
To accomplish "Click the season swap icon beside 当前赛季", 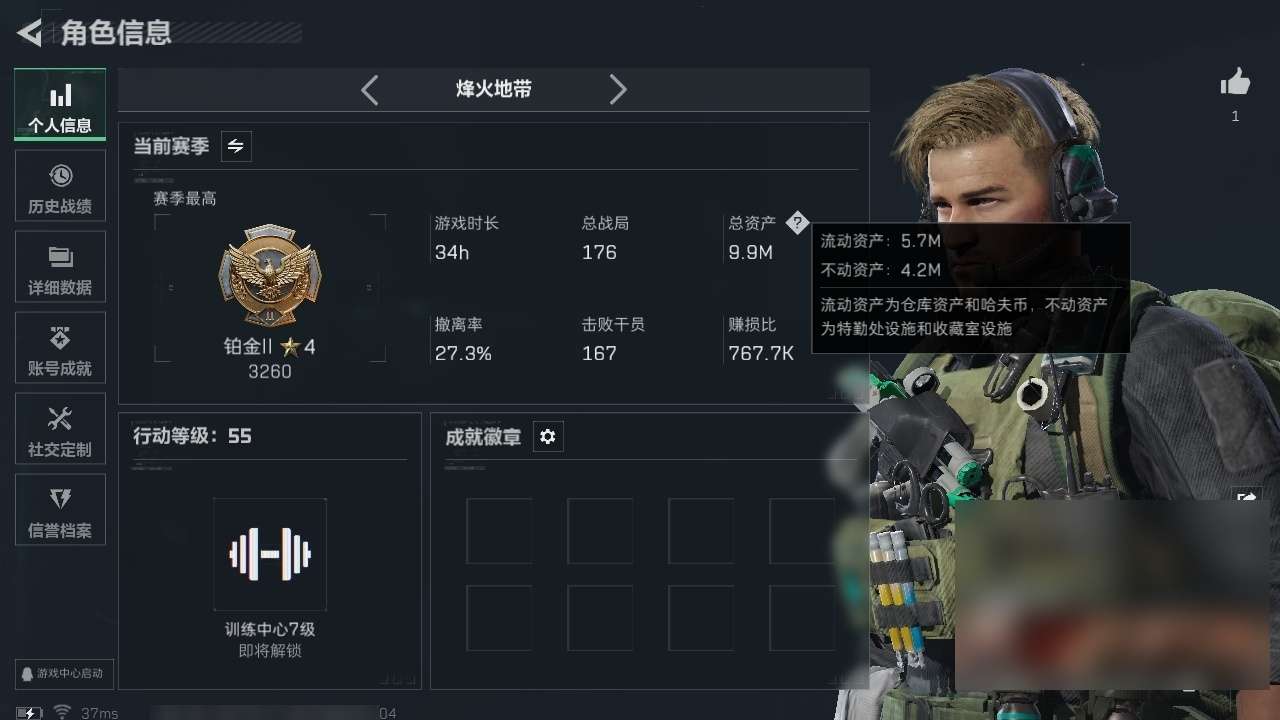I will [237, 146].
